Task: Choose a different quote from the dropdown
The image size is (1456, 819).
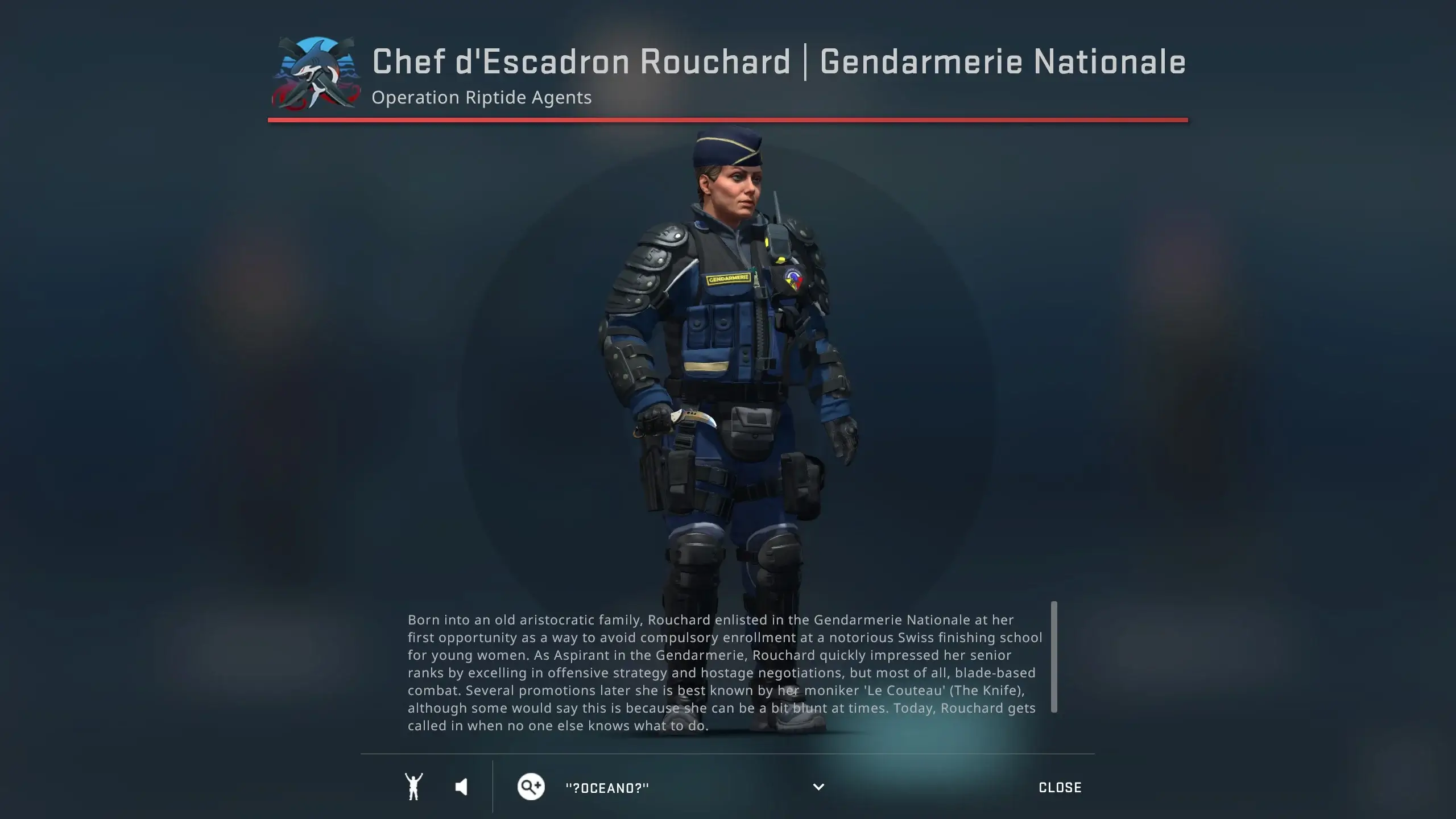Action: coord(818,787)
